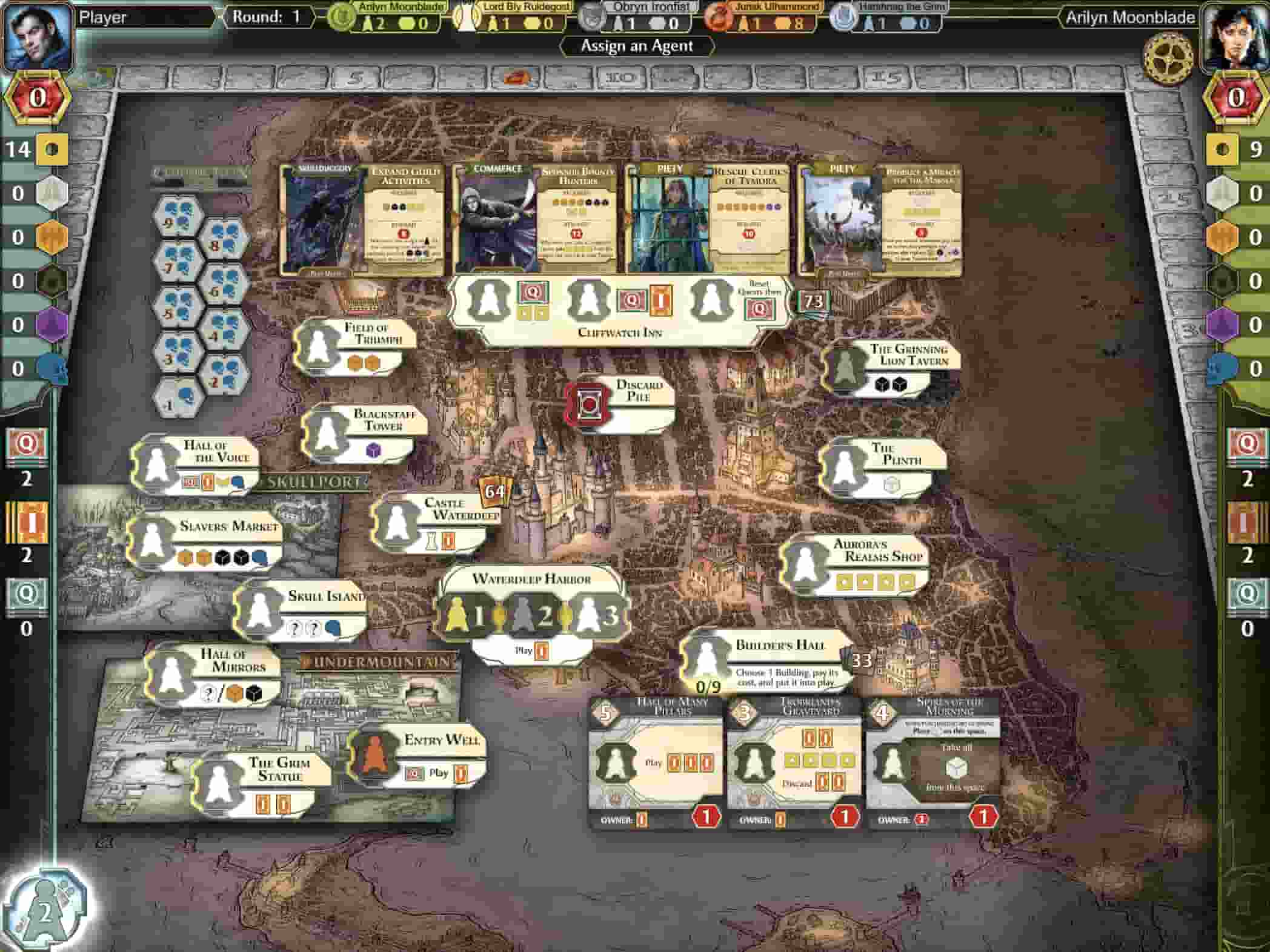
Task: Send an agent to Hall of Mirrors
Action: (x=170, y=673)
